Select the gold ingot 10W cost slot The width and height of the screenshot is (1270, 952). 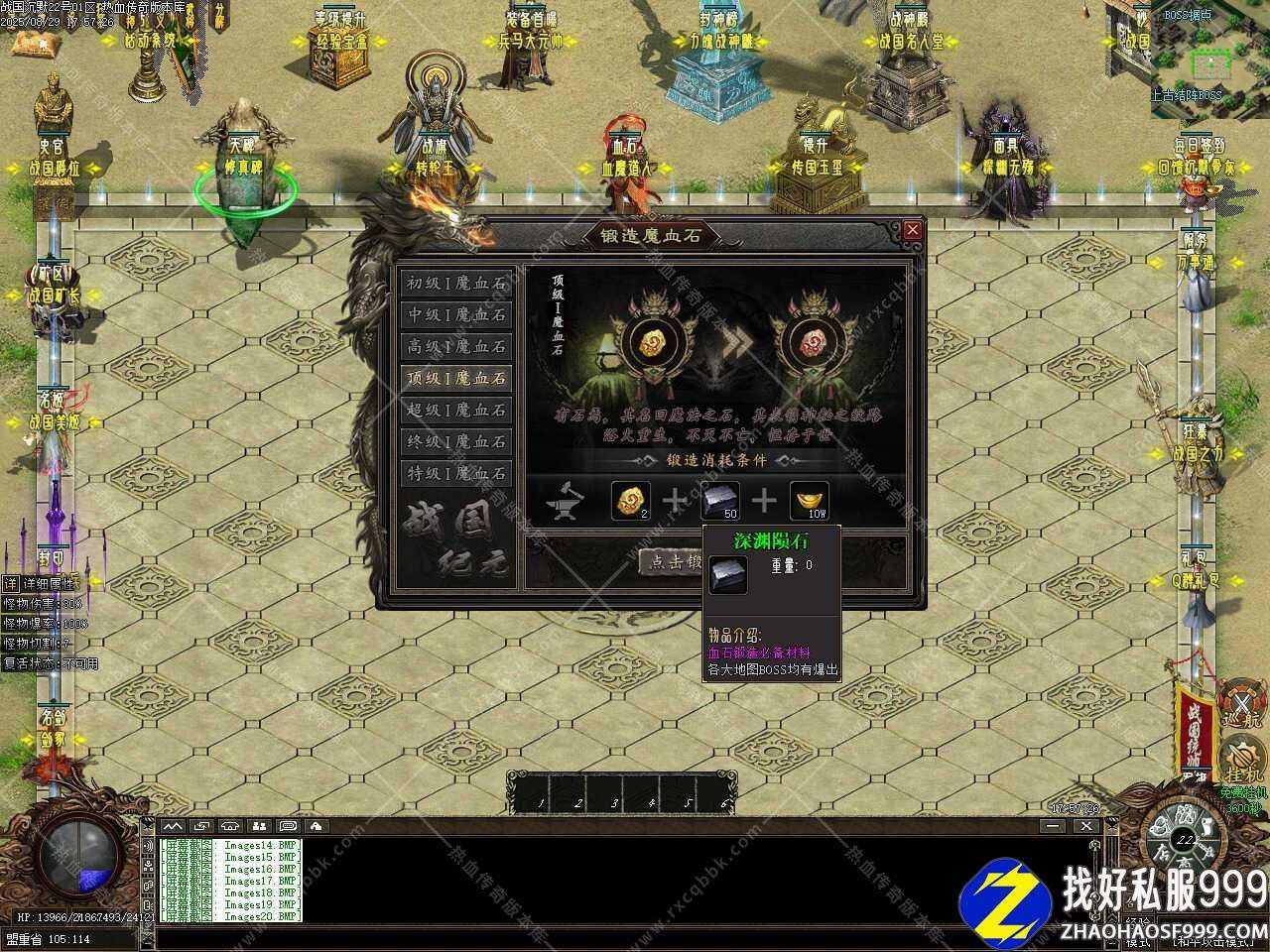809,501
